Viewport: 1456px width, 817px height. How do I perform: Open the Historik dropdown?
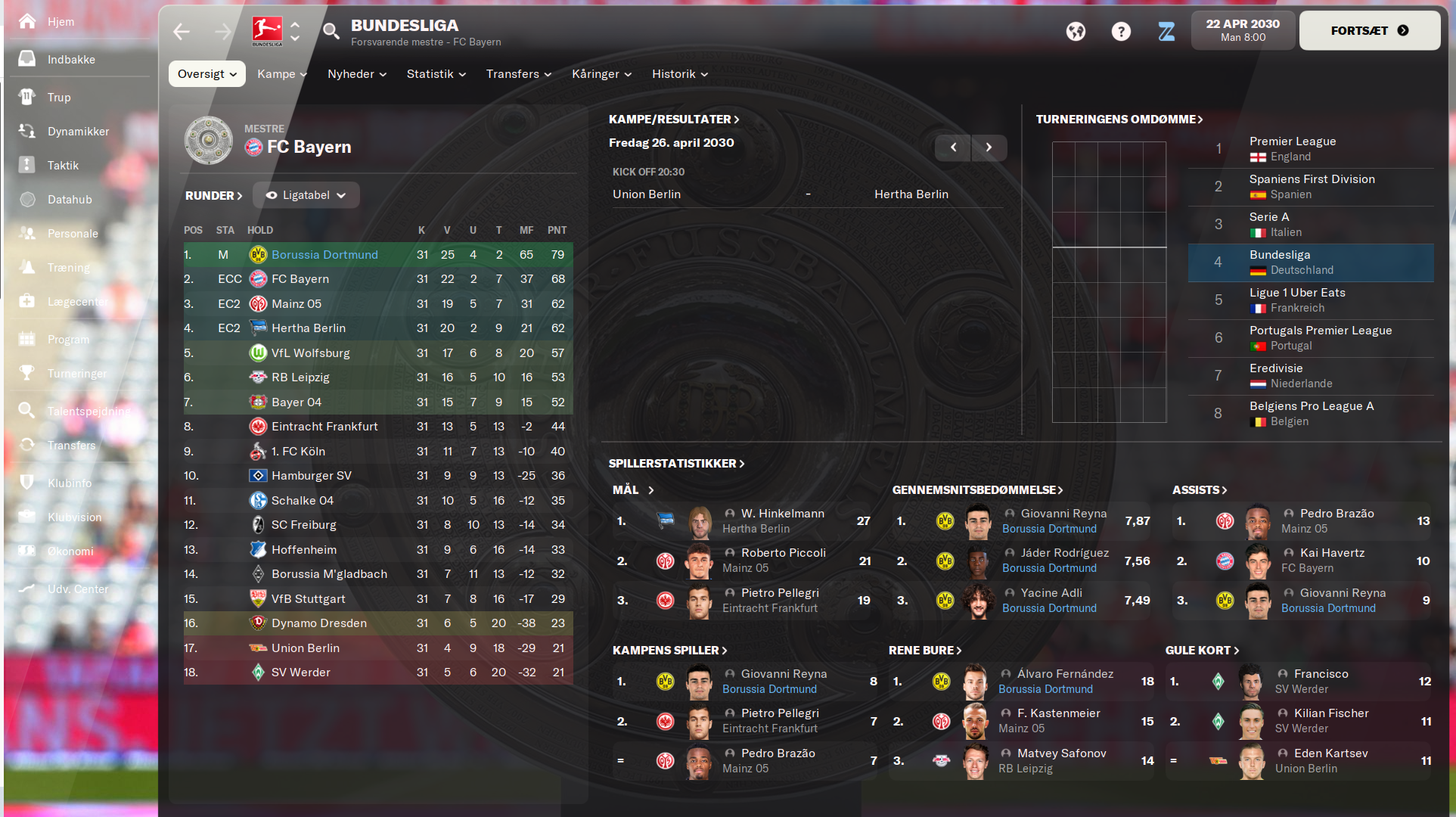(678, 73)
